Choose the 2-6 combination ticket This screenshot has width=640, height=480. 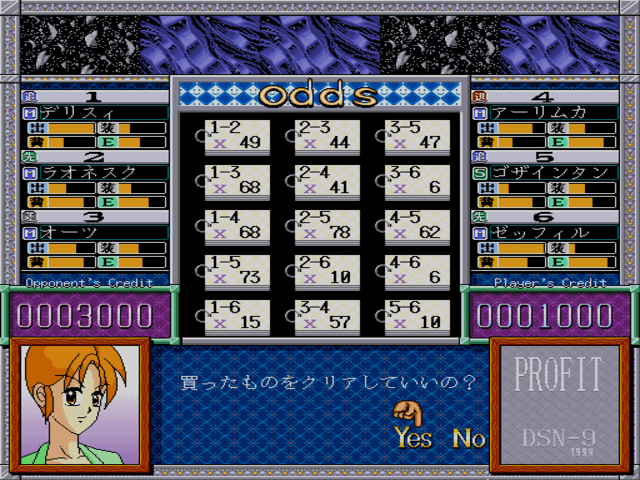326,270
